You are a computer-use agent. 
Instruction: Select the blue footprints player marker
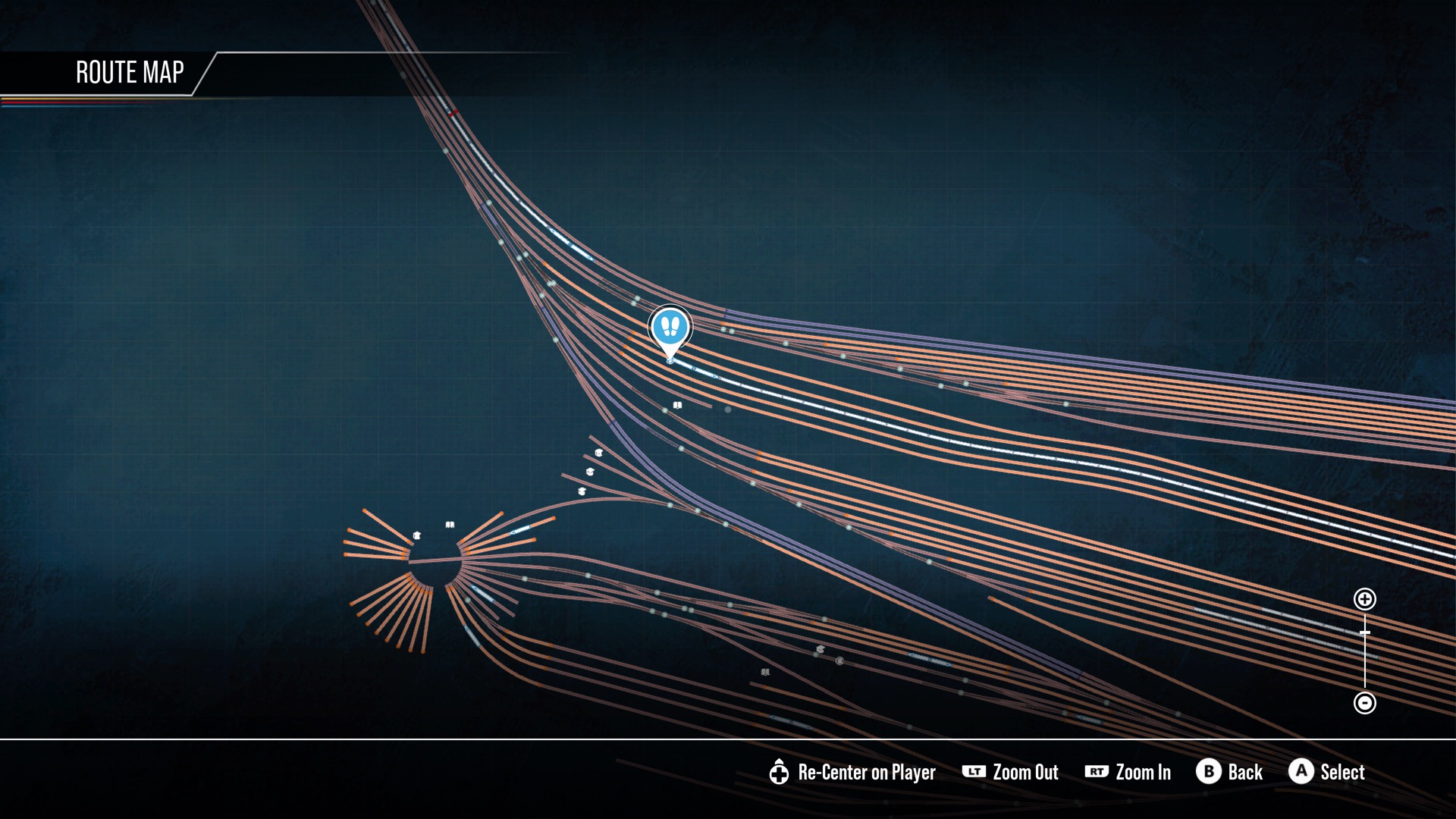click(x=670, y=328)
